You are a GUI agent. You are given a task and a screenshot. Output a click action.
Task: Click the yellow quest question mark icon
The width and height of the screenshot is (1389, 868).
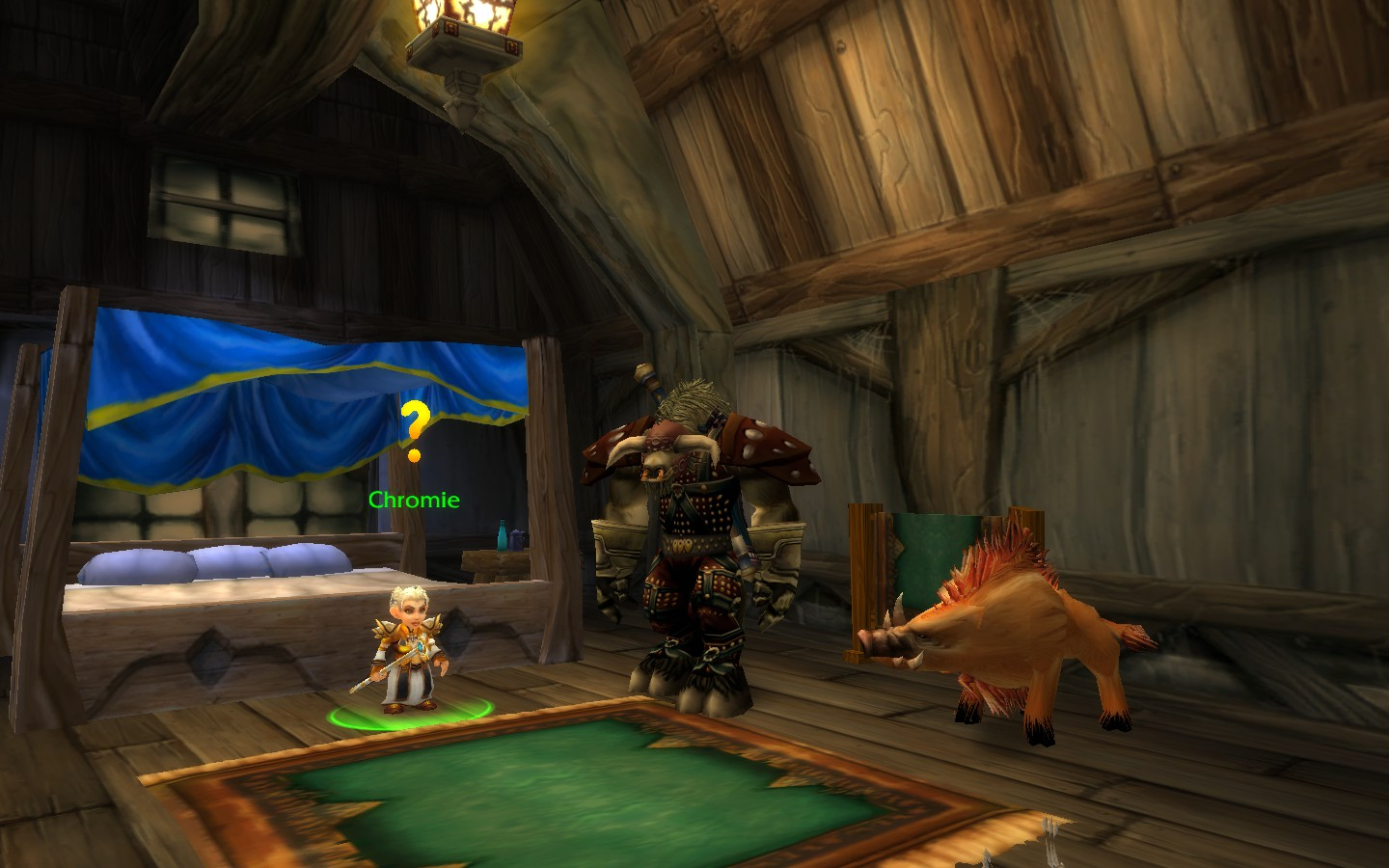[415, 429]
